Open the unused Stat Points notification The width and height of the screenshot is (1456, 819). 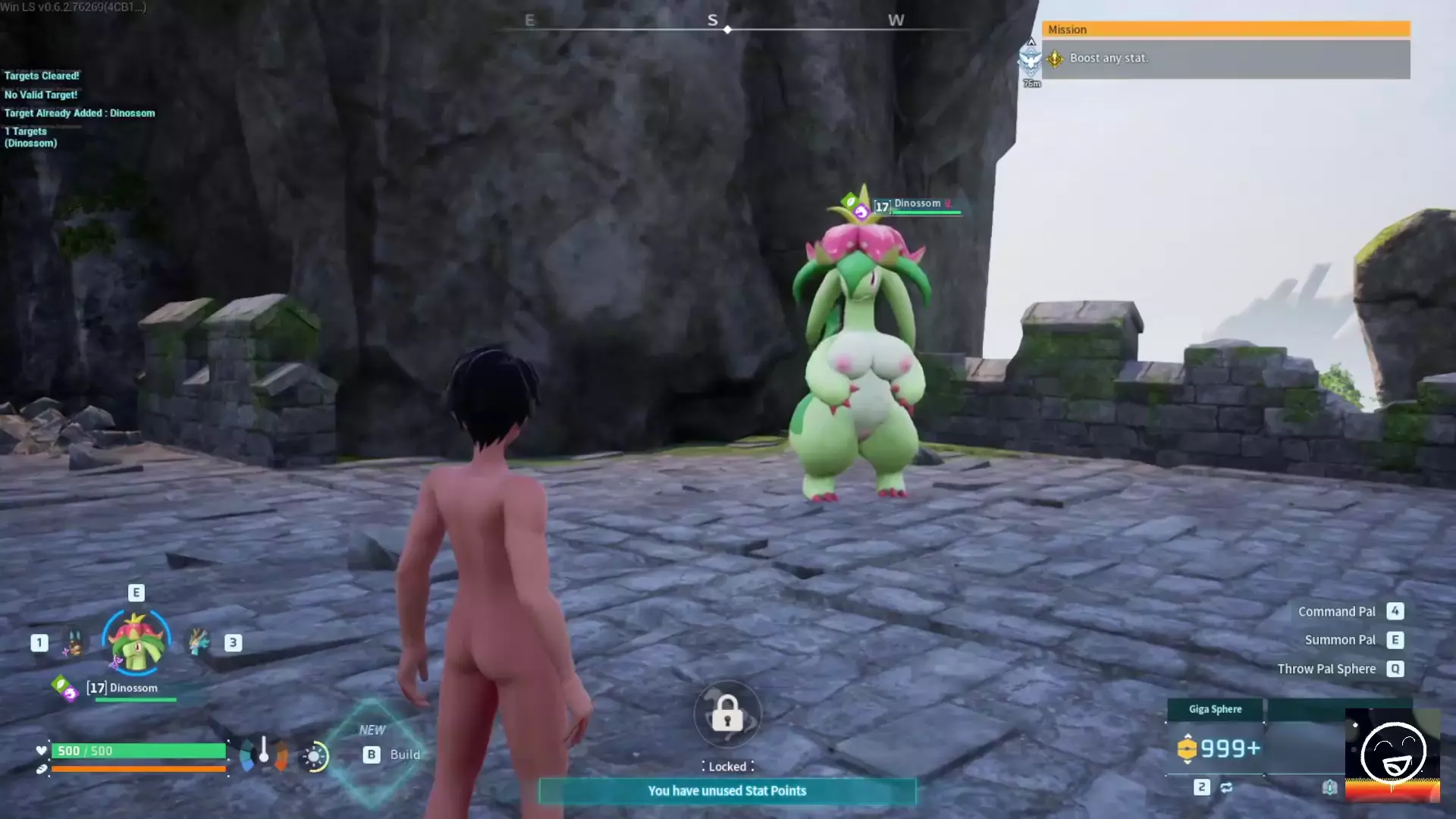(726, 791)
